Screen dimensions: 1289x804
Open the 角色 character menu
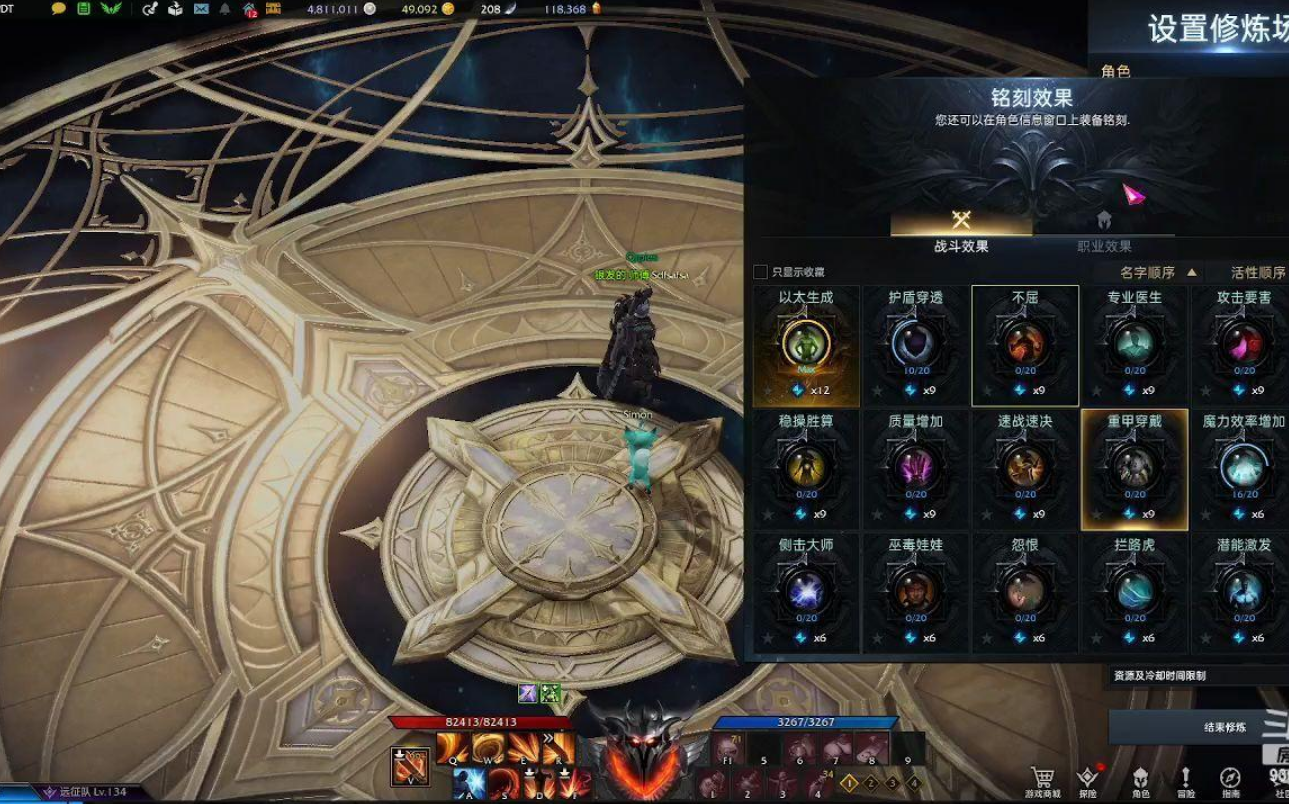coord(1140,781)
